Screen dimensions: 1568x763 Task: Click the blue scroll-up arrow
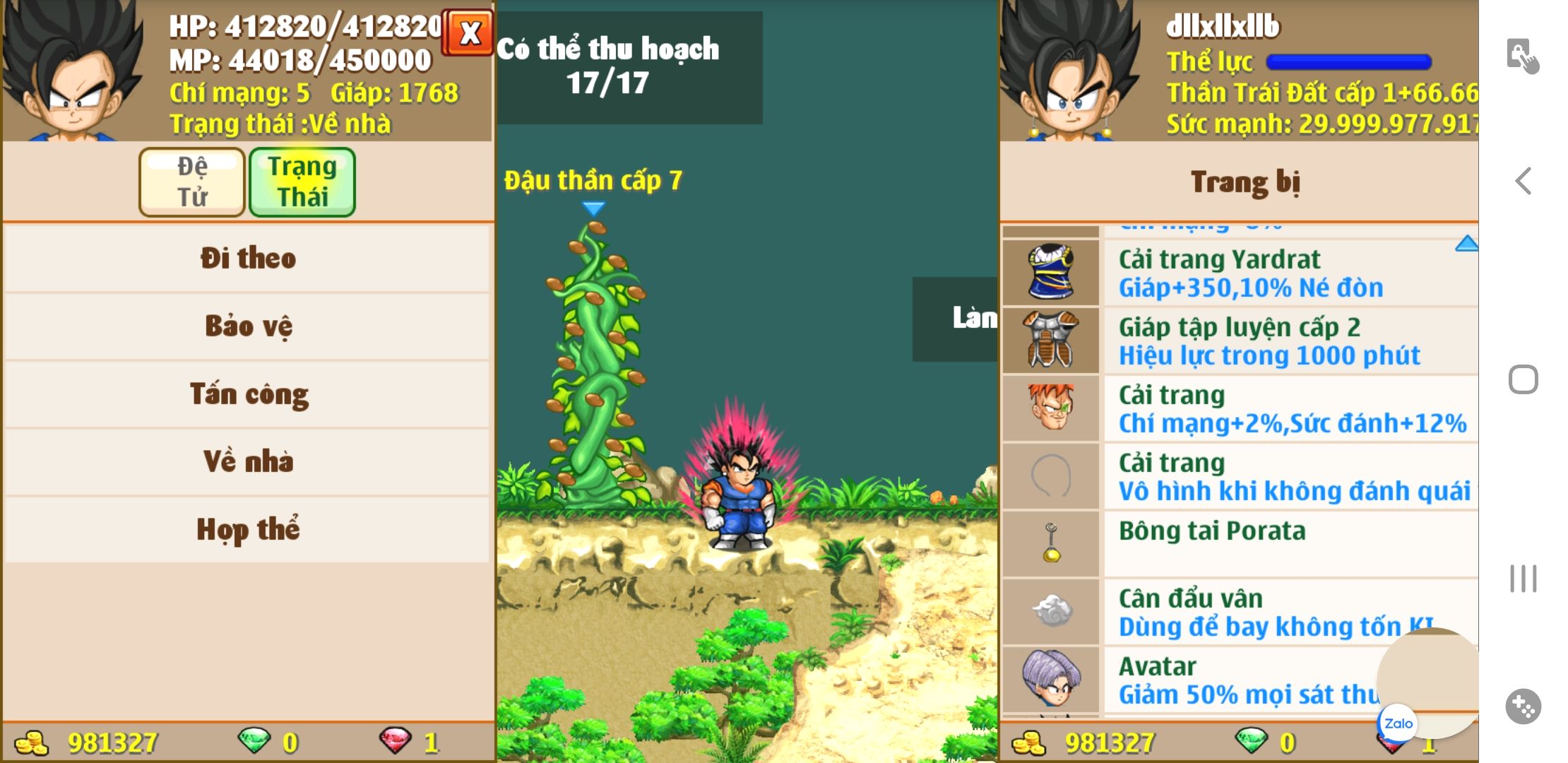pyautogui.click(x=1466, y=244)
